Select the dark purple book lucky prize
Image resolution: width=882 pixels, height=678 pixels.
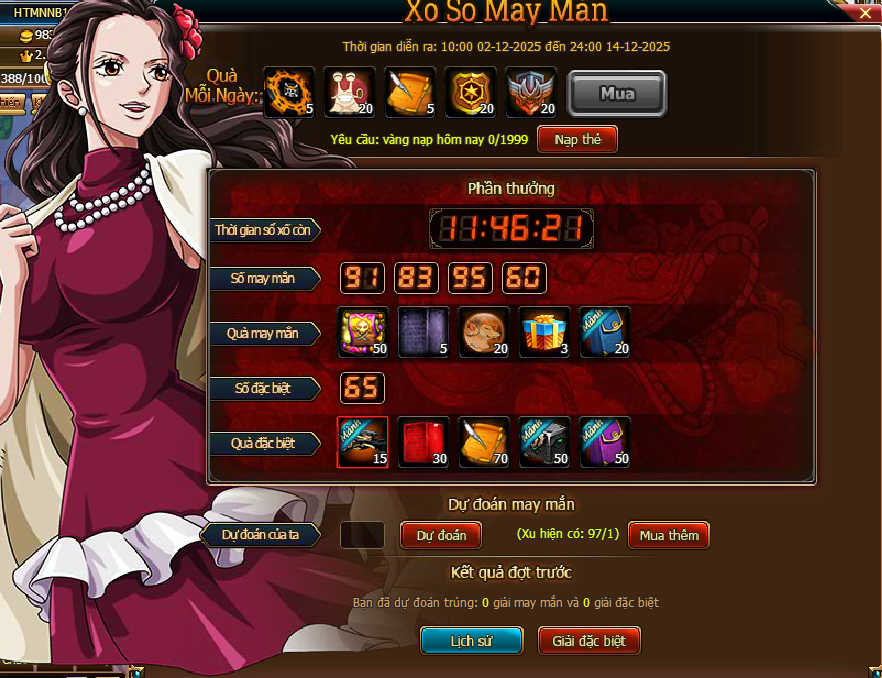[x=423, y=333]
